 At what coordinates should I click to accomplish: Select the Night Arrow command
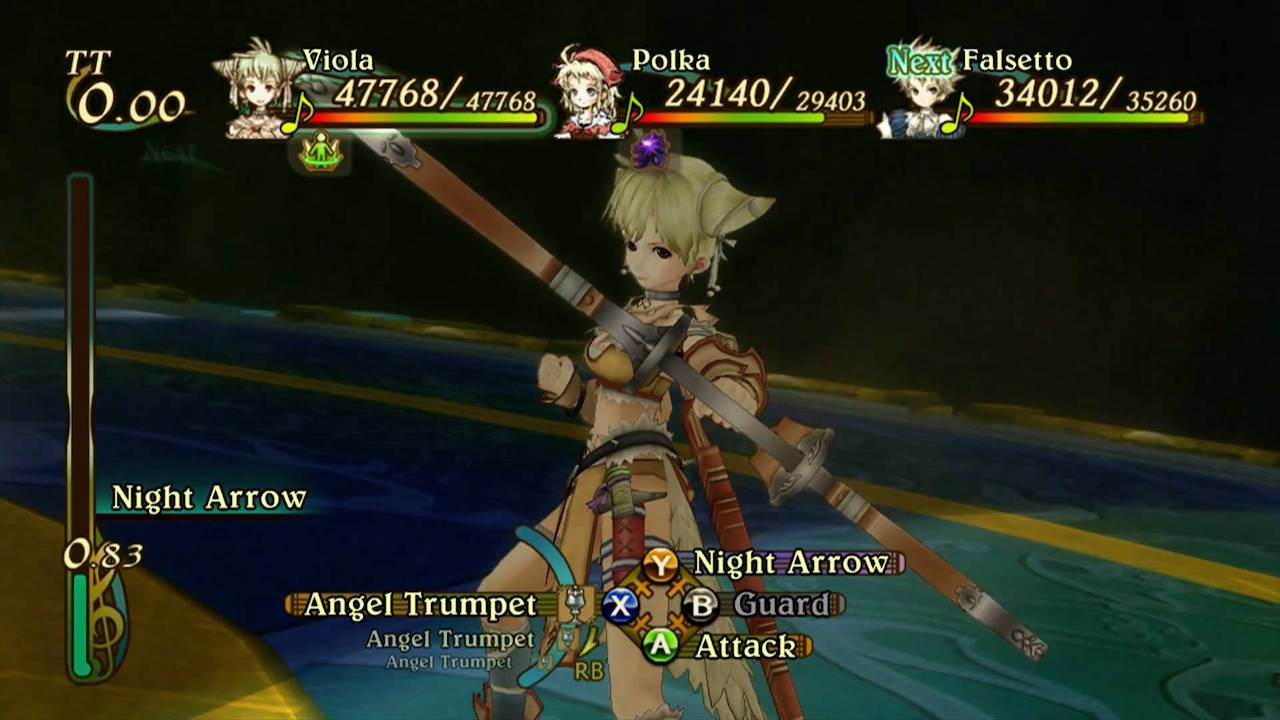coord(790,563)
